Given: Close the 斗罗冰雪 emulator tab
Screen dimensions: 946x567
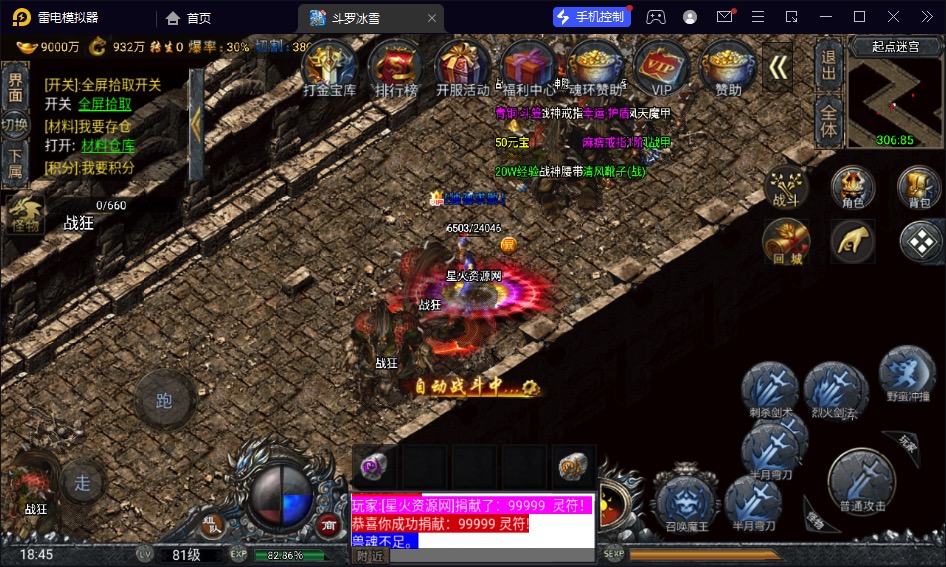Looking at the screenshot, I should click(431, 18).
